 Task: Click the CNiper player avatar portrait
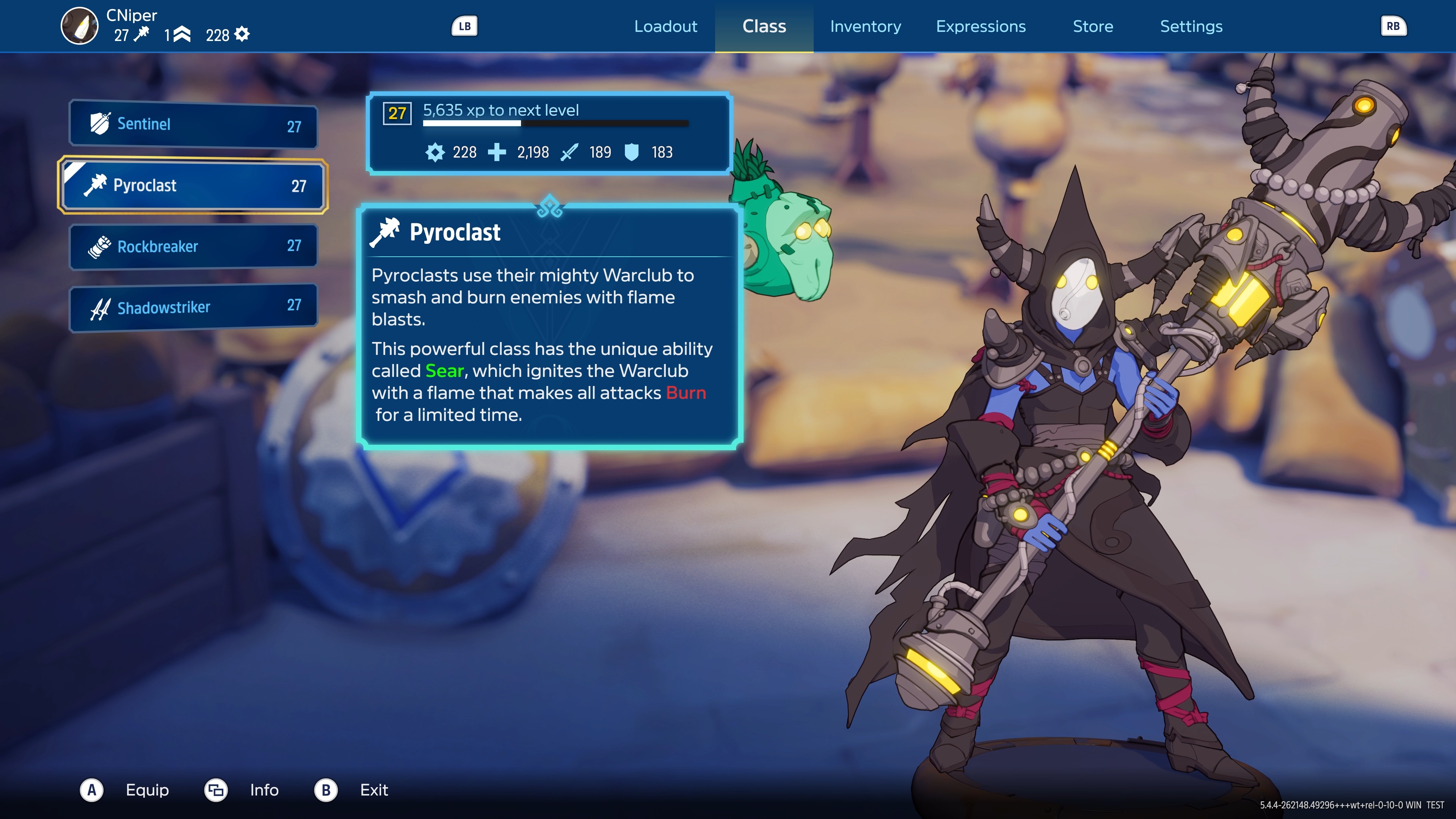click(x=79, y=26)
